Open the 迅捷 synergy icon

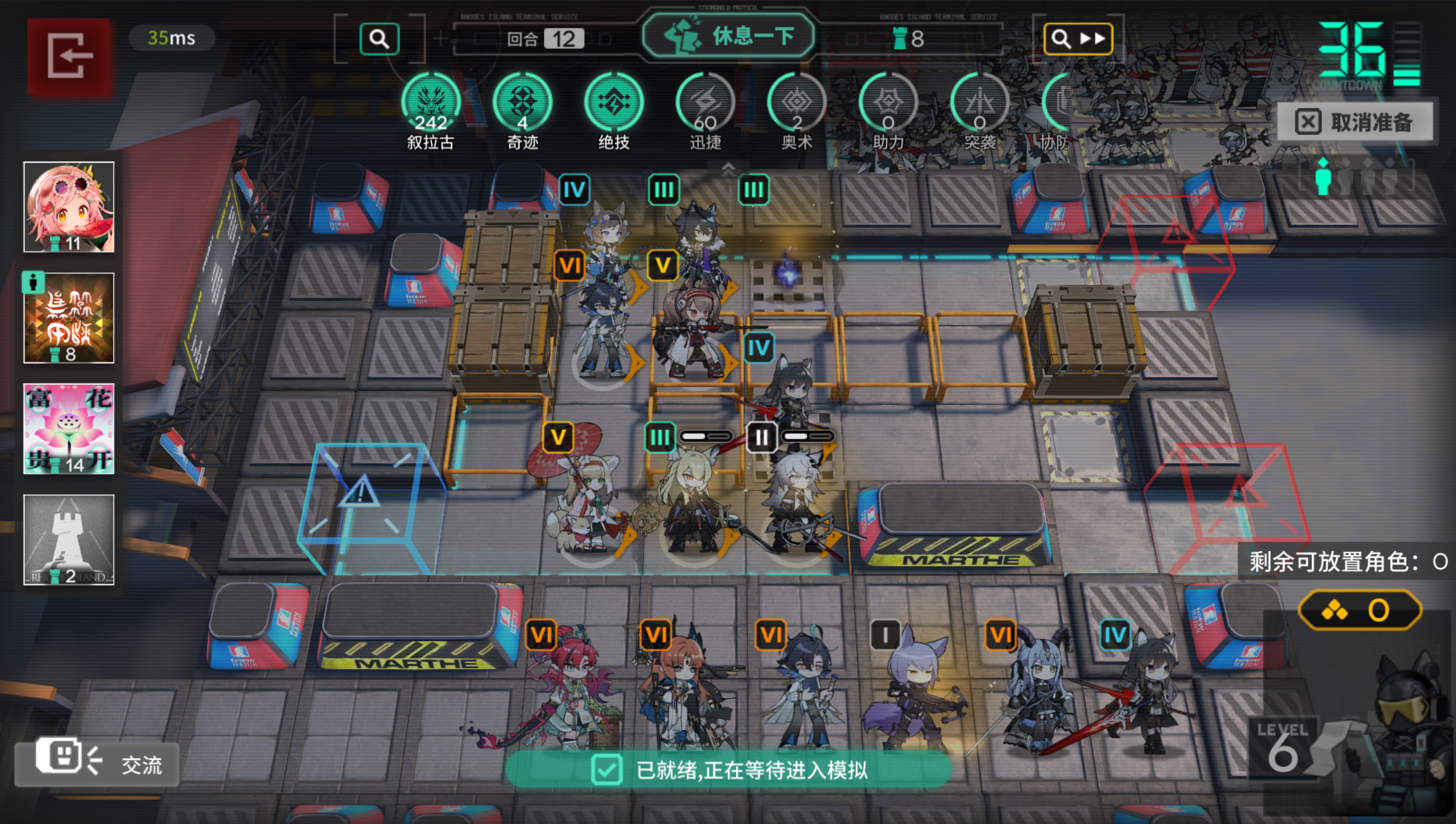tap(705, 103)
